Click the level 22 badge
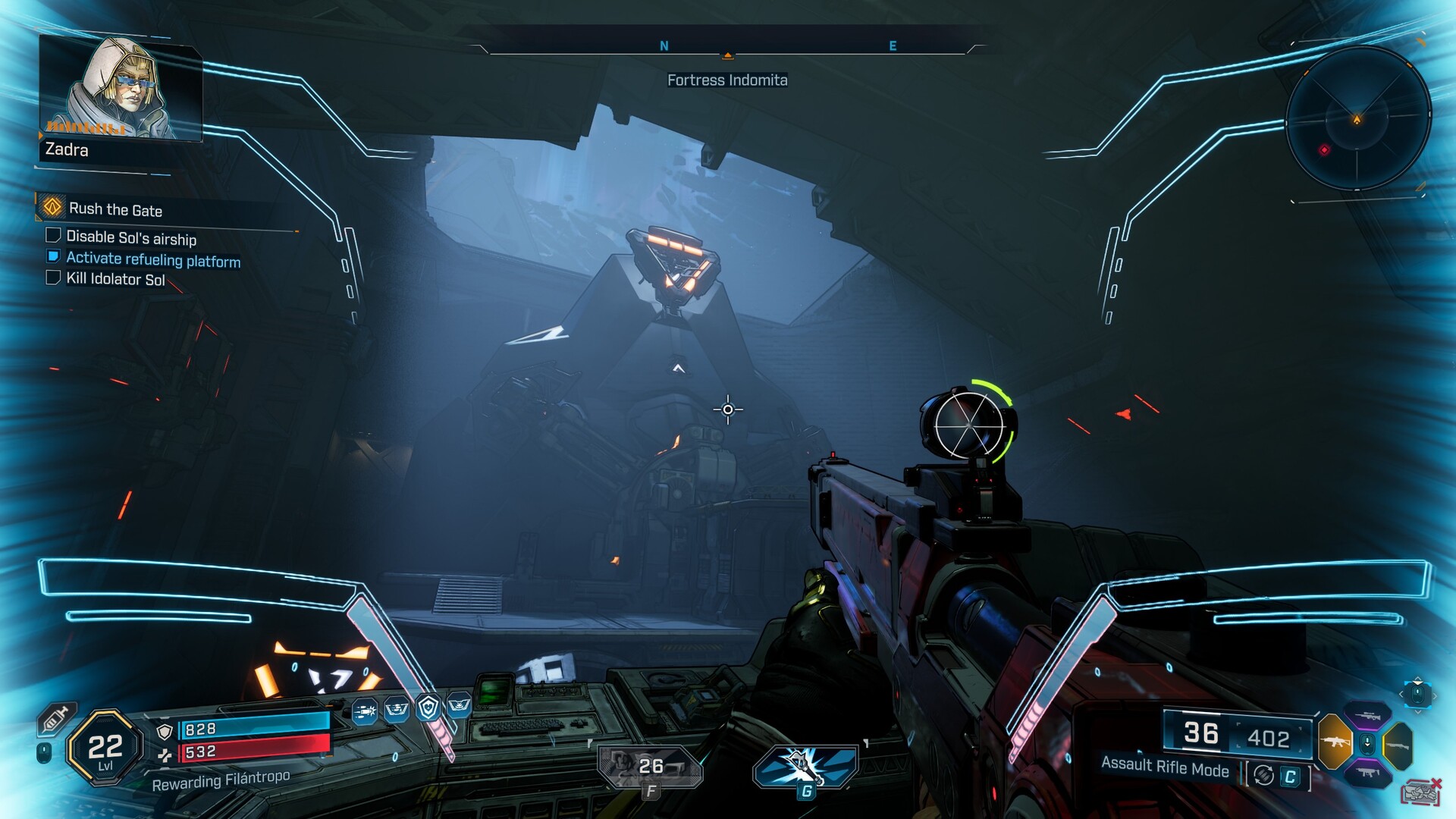The height and width of the screenshot is (819, 1456). click(105, 748)
